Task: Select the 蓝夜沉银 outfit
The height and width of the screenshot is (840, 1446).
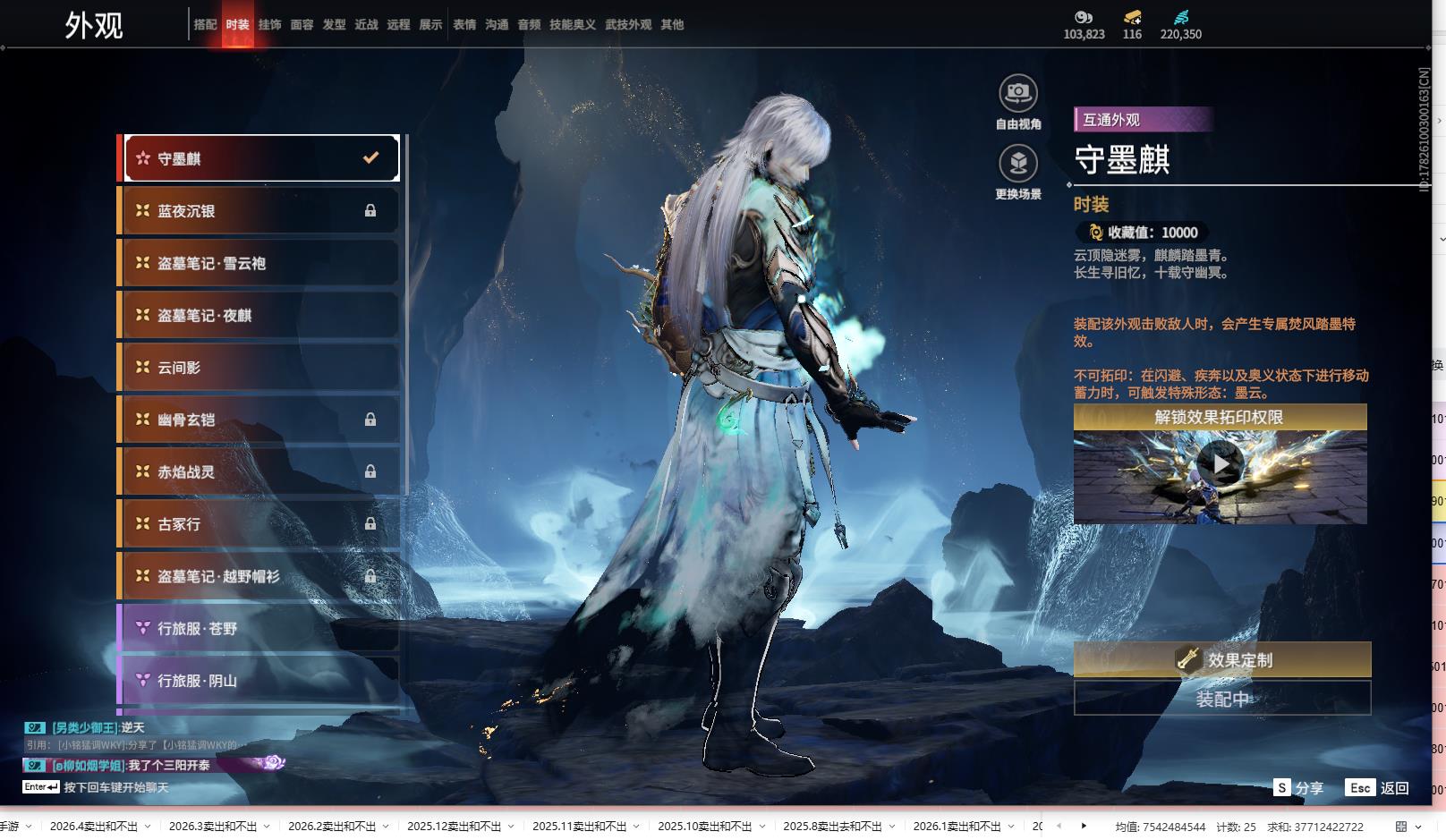Action: 259,211
